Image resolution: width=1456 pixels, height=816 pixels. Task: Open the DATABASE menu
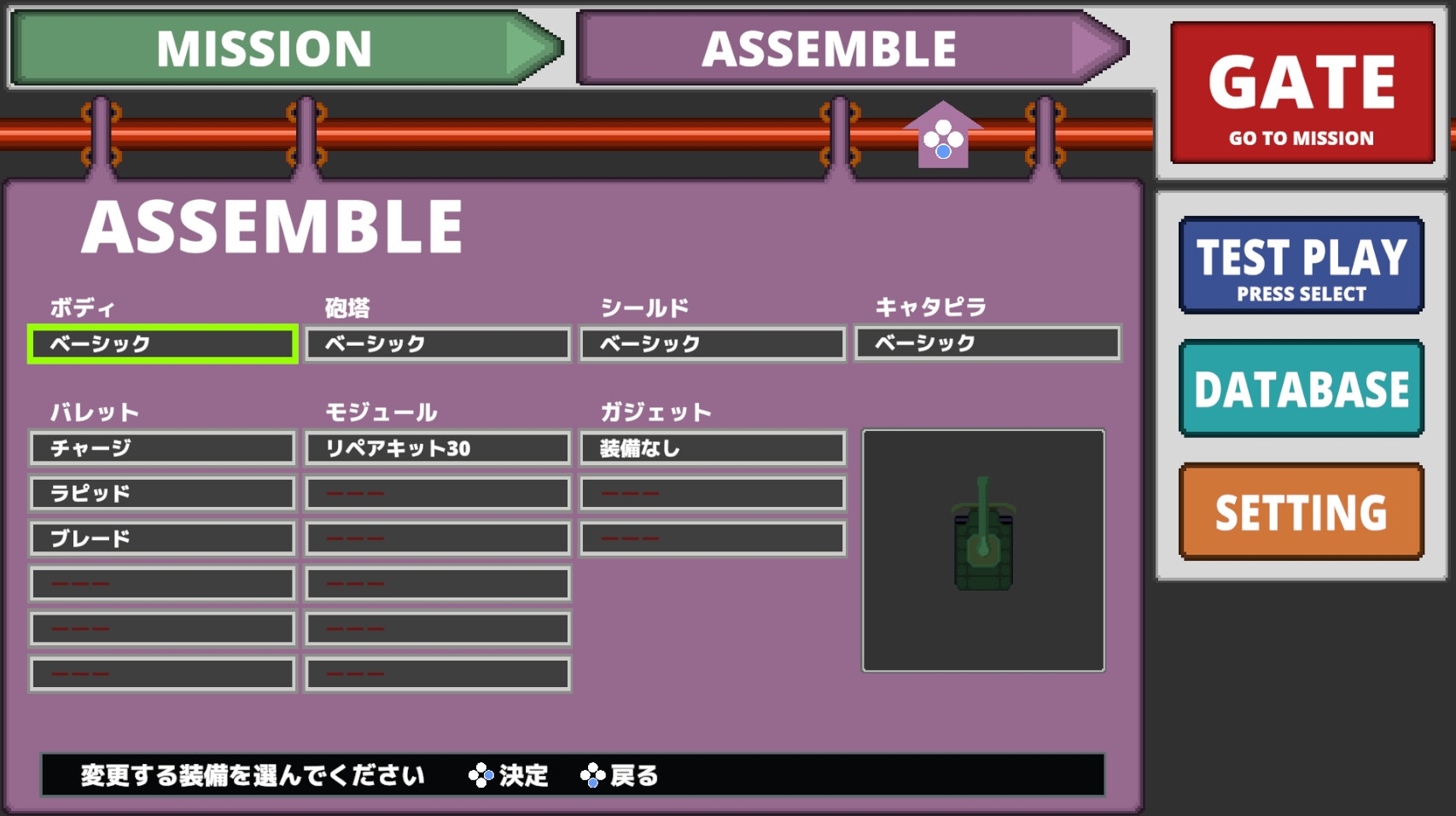1301,388
